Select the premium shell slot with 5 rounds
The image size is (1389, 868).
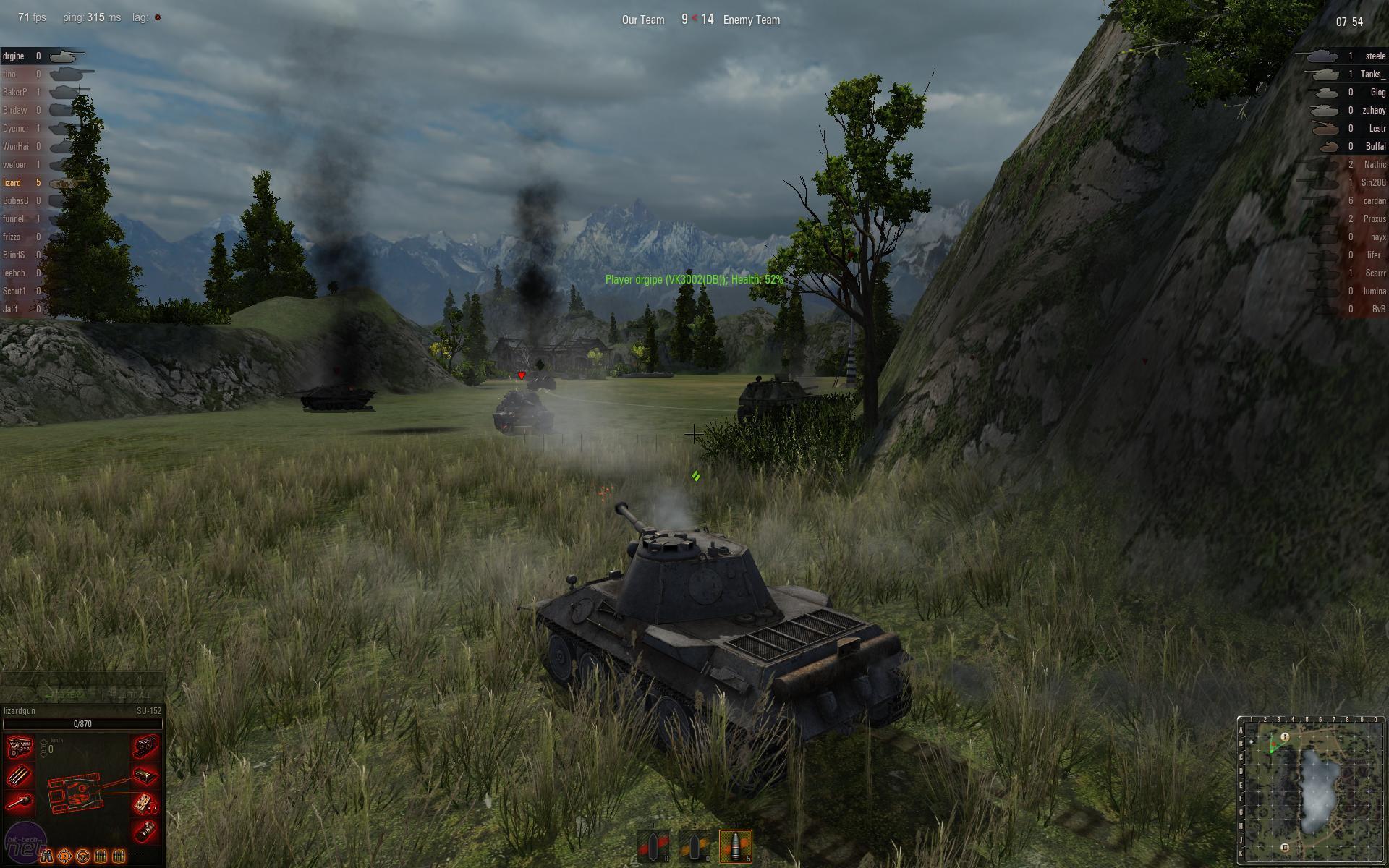point(734,845)
